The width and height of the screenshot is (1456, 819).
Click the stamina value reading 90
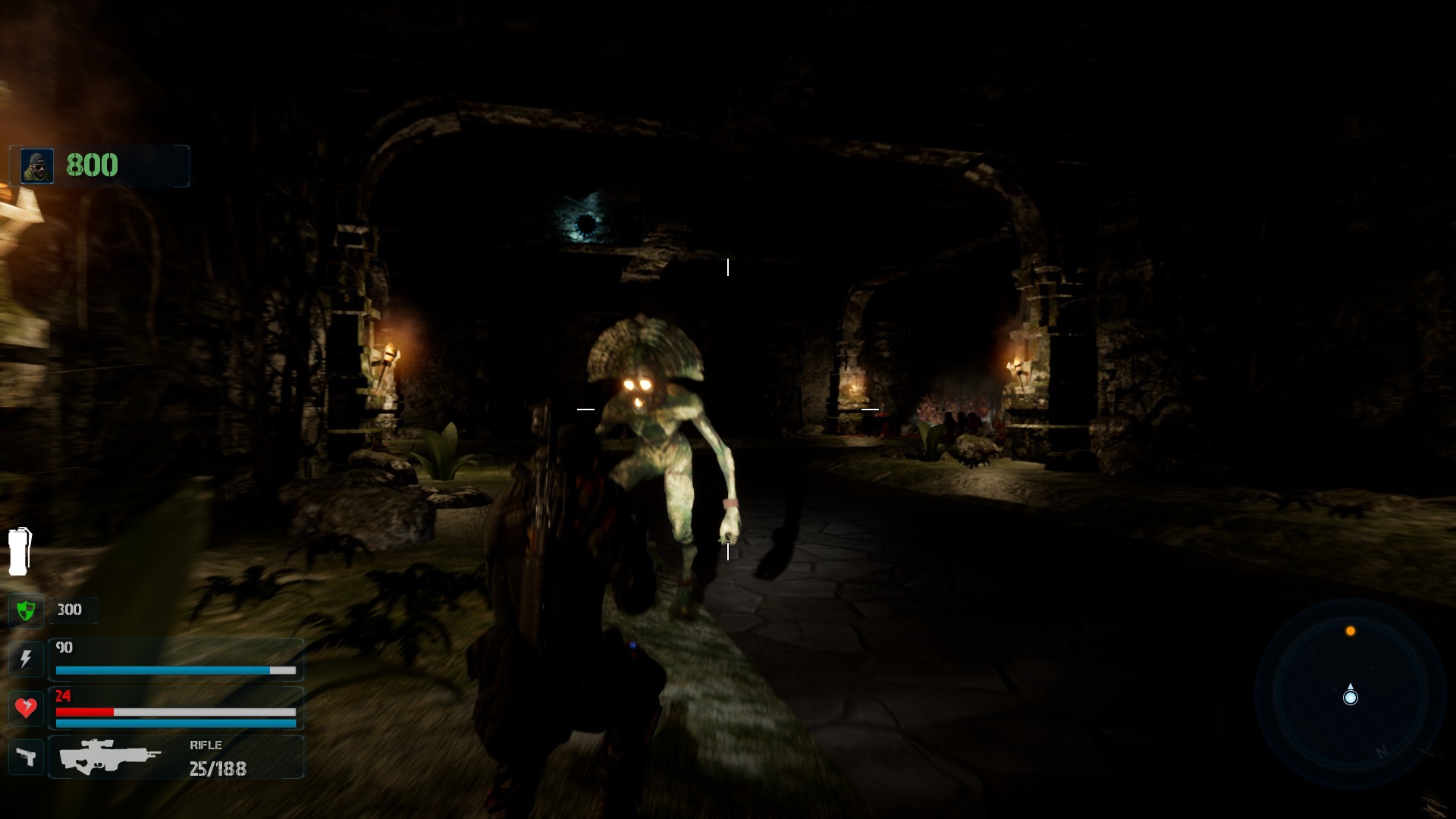click(64, 648)
